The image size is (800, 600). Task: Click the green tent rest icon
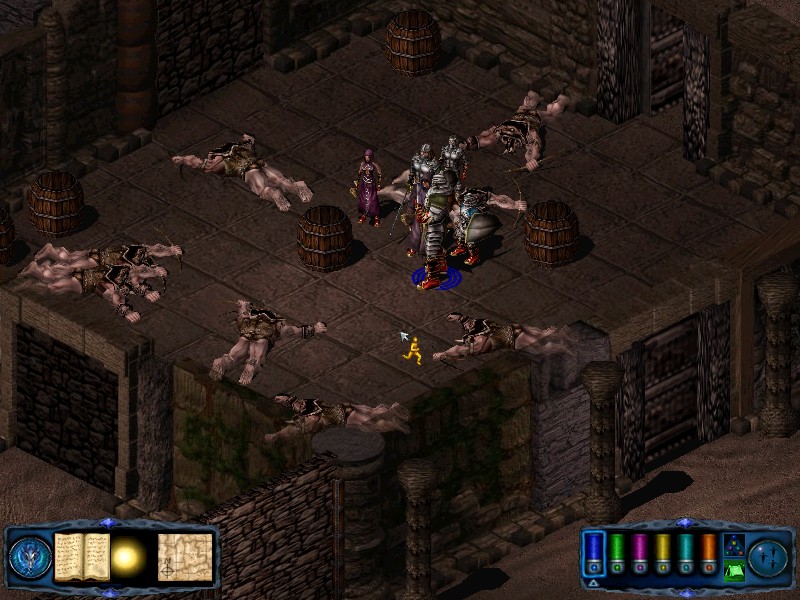732,571
